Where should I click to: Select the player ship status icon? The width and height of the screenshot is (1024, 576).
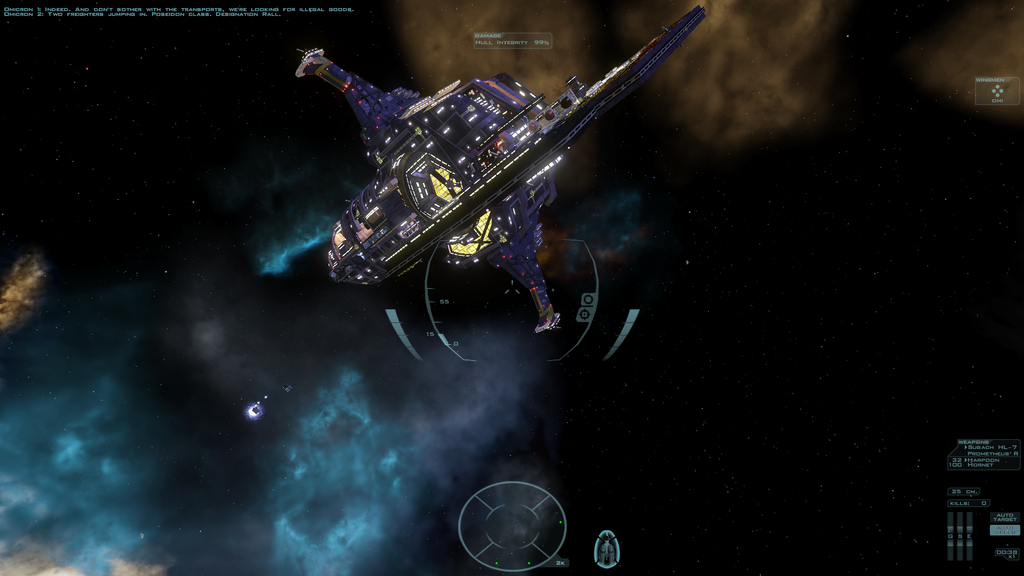pos(606,548)
